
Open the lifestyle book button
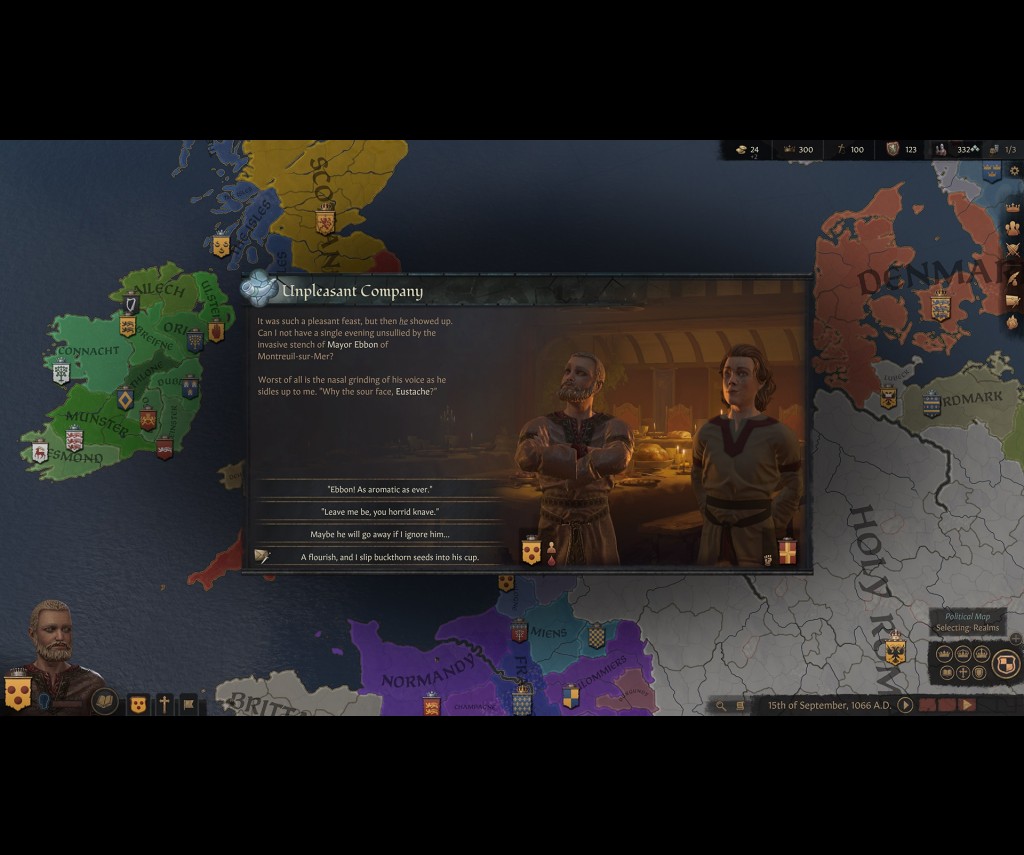[x=104, y=702]
